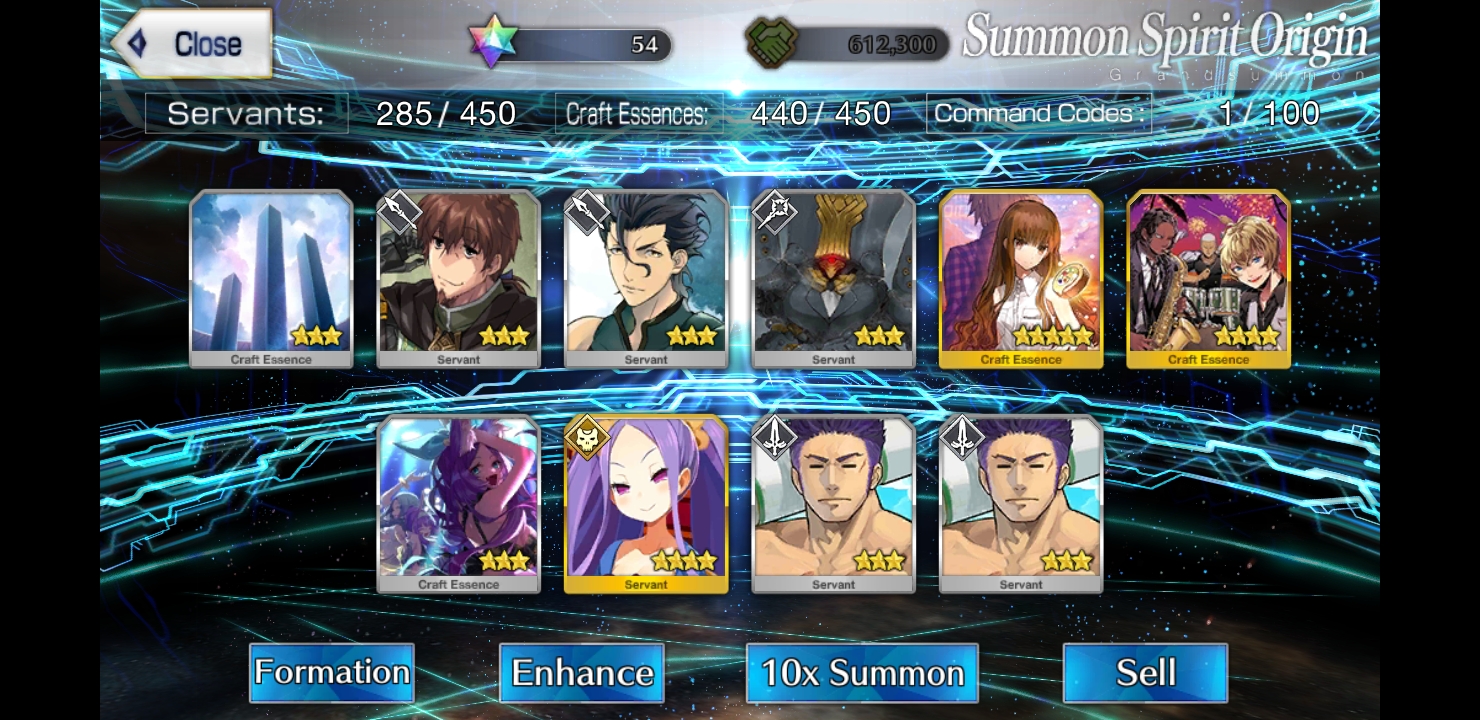View the saxophone band Craft Essence card

point(1208,279)
